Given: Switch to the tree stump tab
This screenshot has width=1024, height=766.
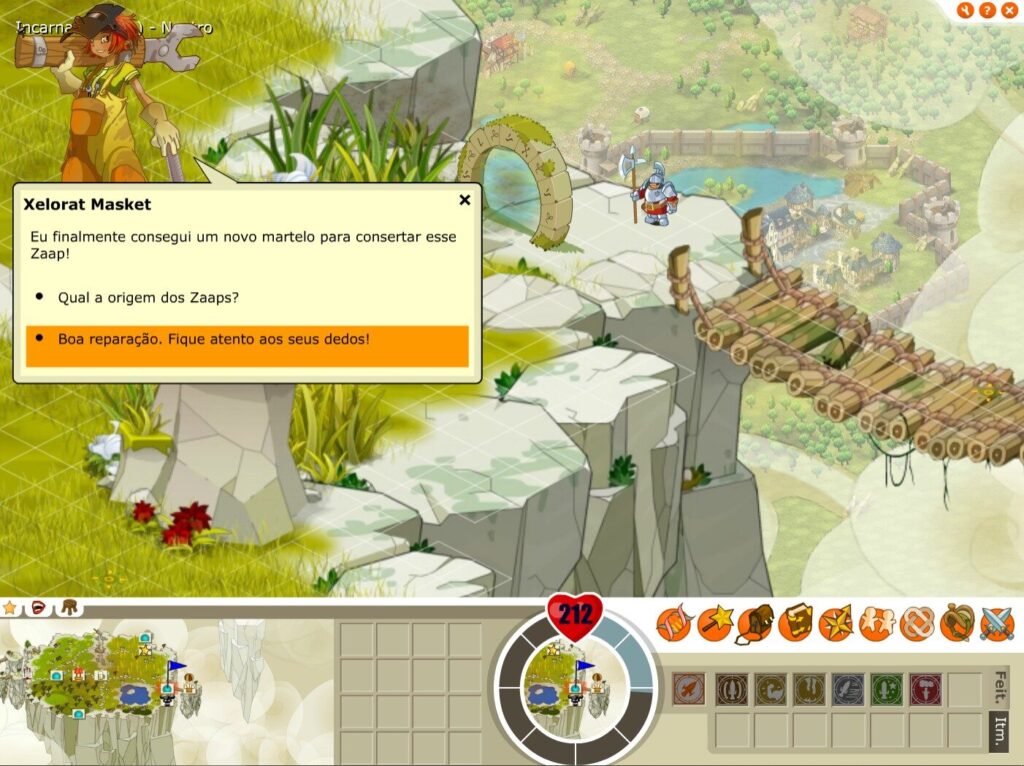Looking at the screenshot, I should [x=69, y=607].
